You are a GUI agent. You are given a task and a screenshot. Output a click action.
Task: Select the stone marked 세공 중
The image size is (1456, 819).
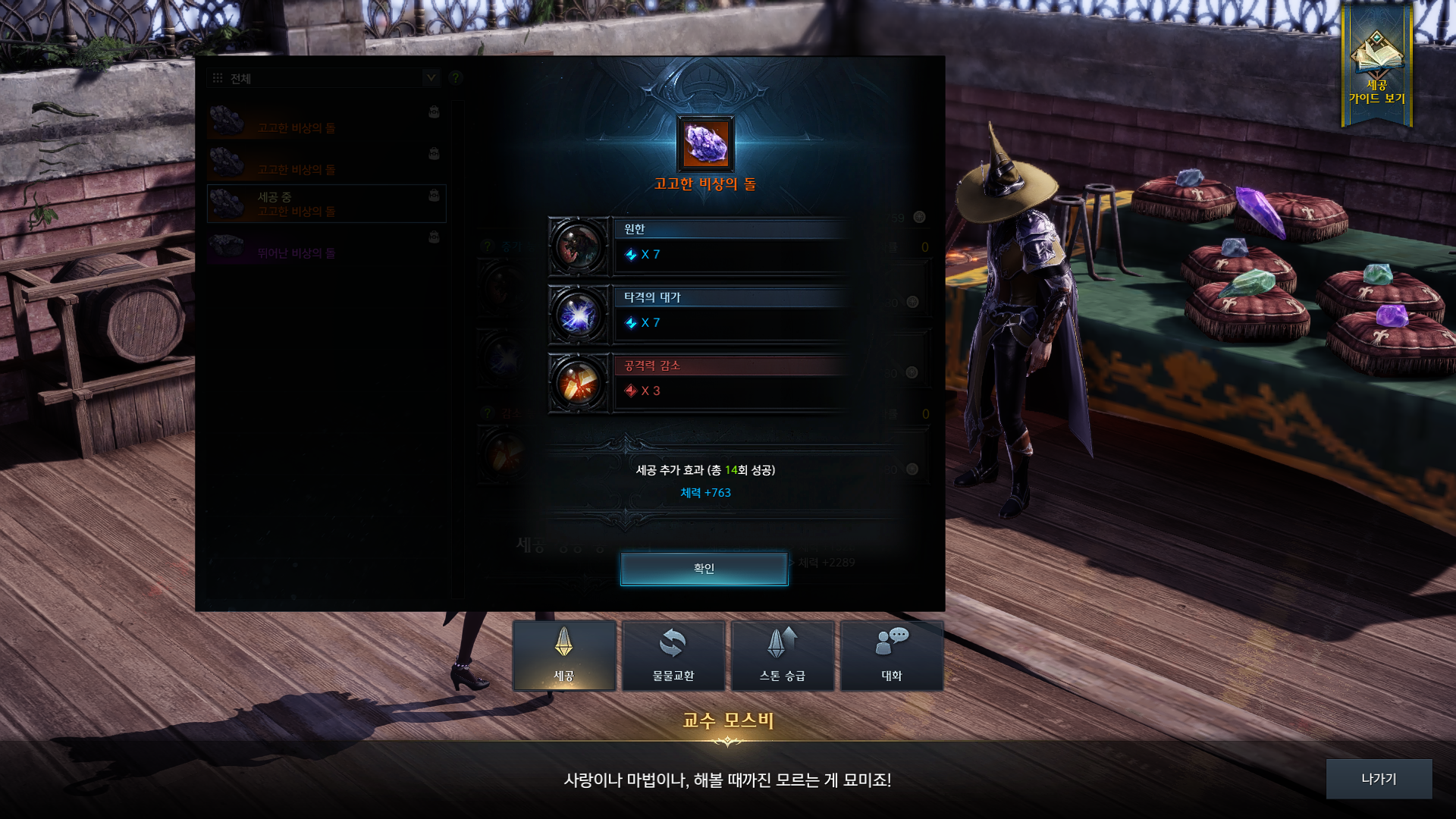pyautogui.click(x=326, y=204)
